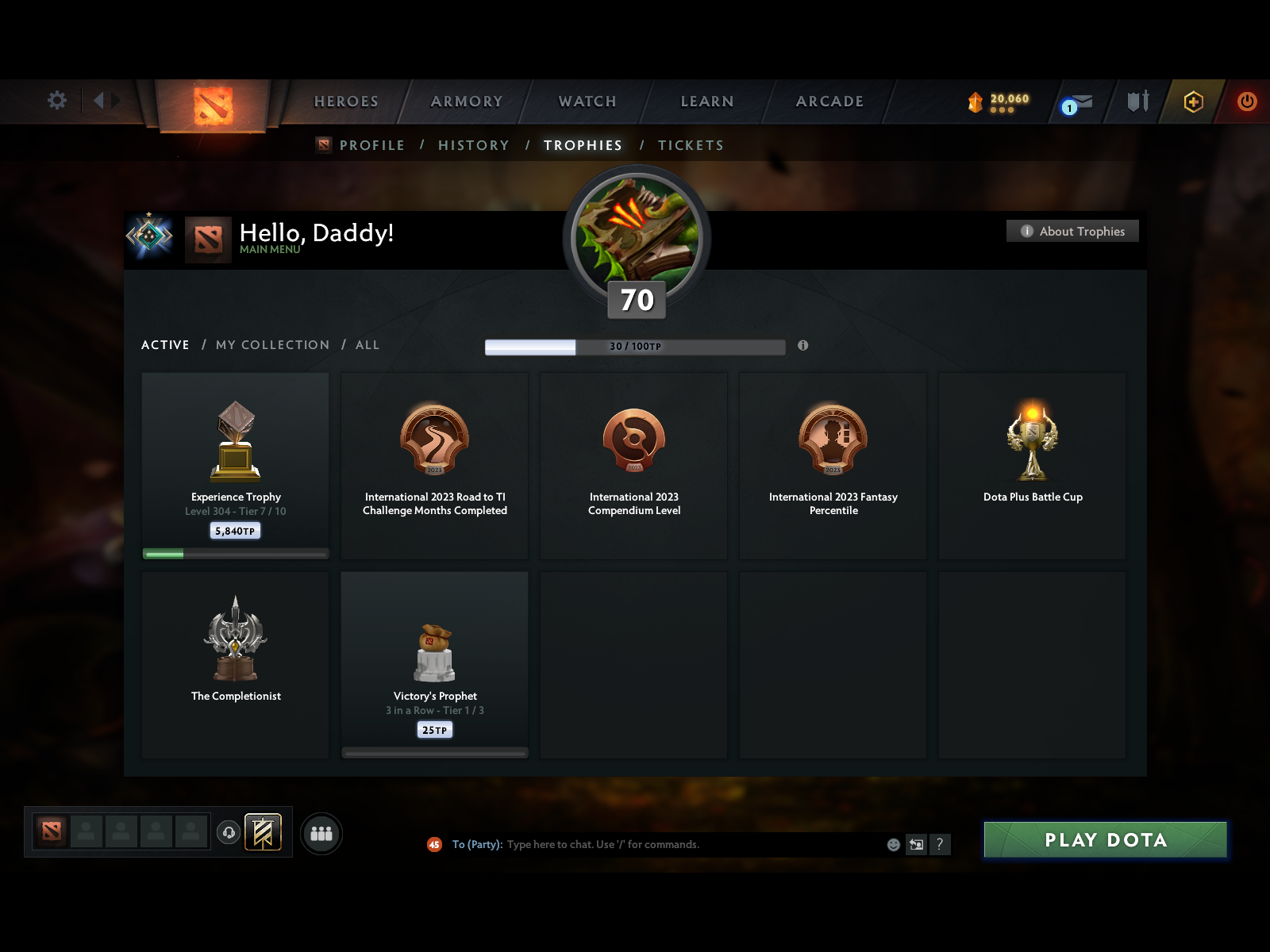The height and width of the screenshot is (952, 1270).
Task: Open the HISTORY tab
Action: (x=473, y=145)
